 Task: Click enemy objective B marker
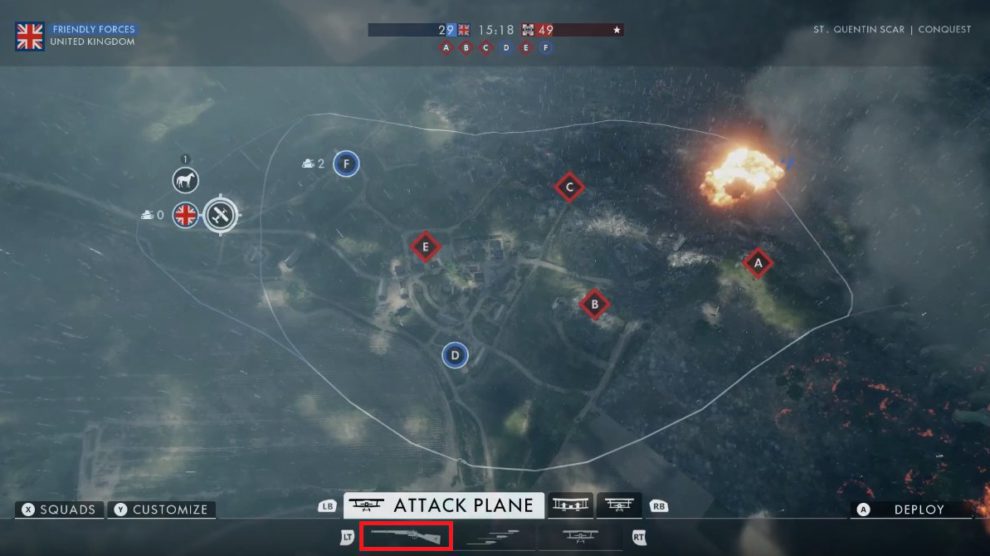(595, 304)
